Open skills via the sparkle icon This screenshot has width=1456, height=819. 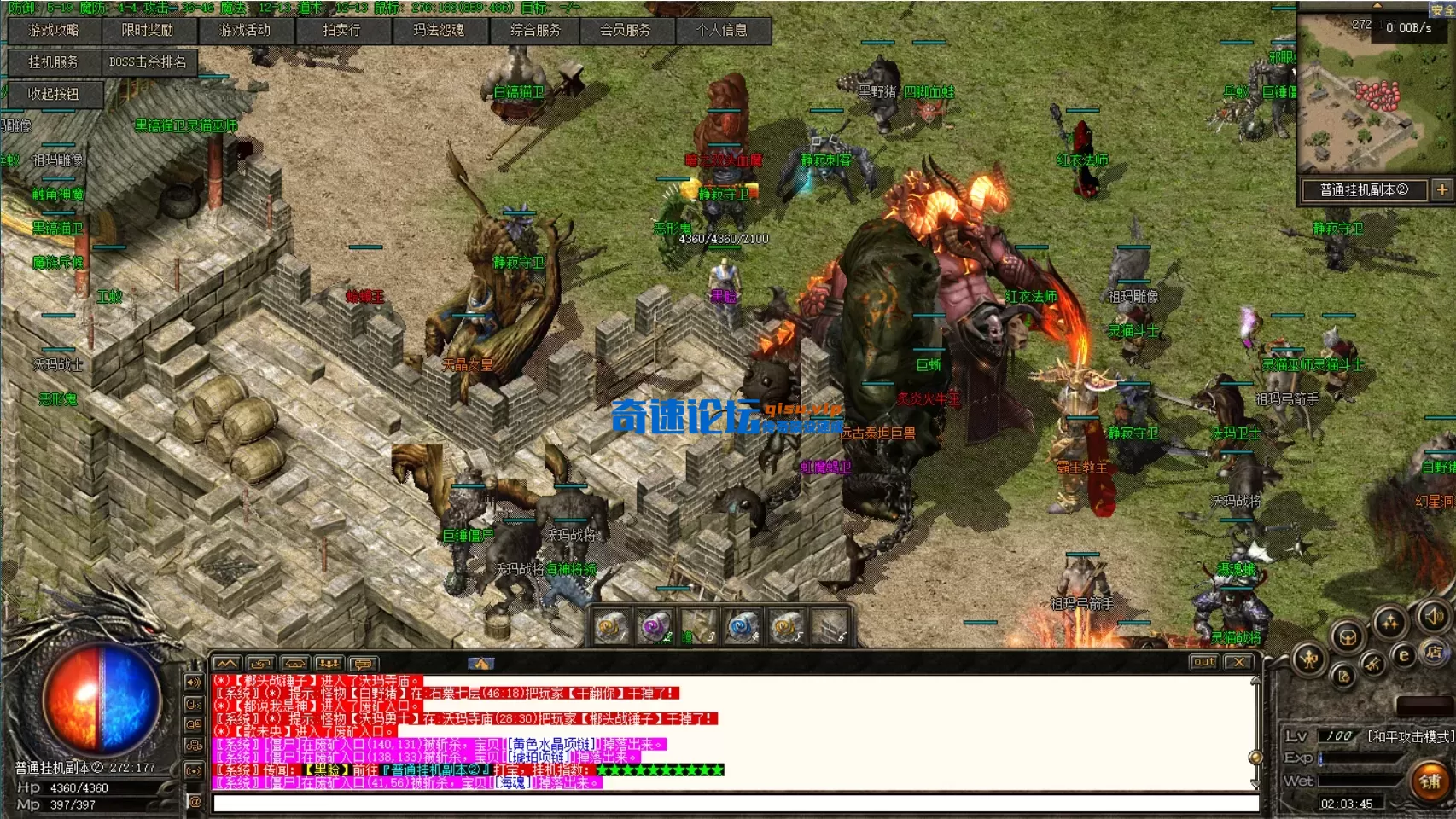(x=1390, y=621)
